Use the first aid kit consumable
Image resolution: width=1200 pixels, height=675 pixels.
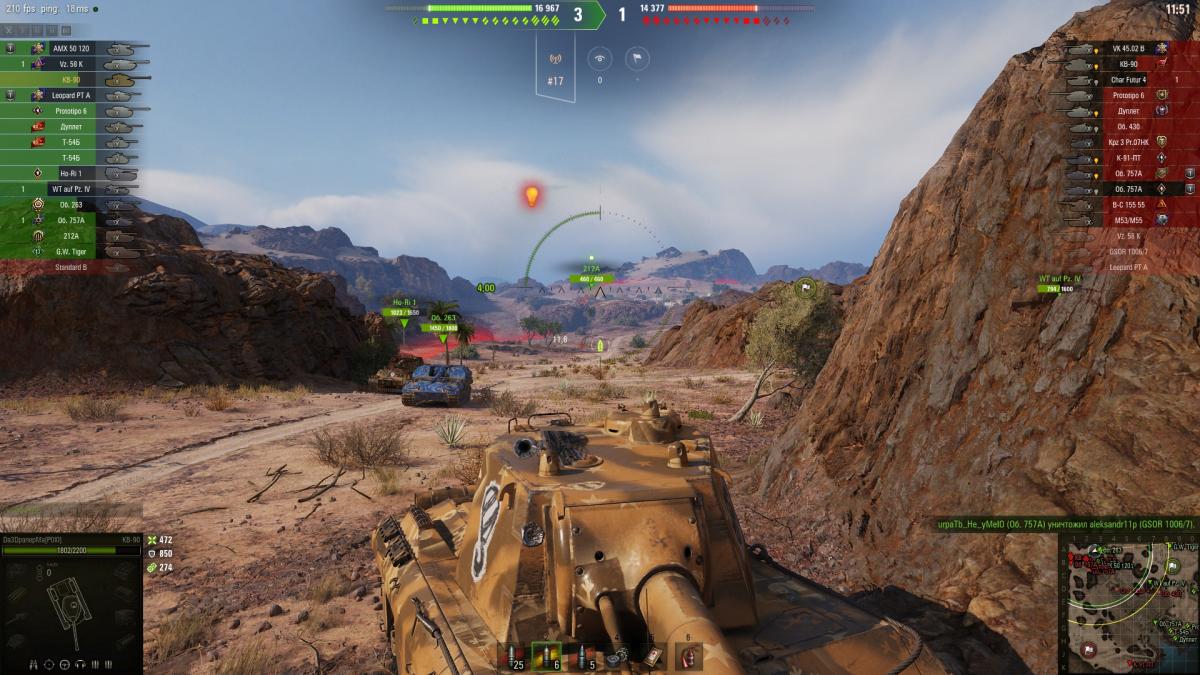(652, 657)
